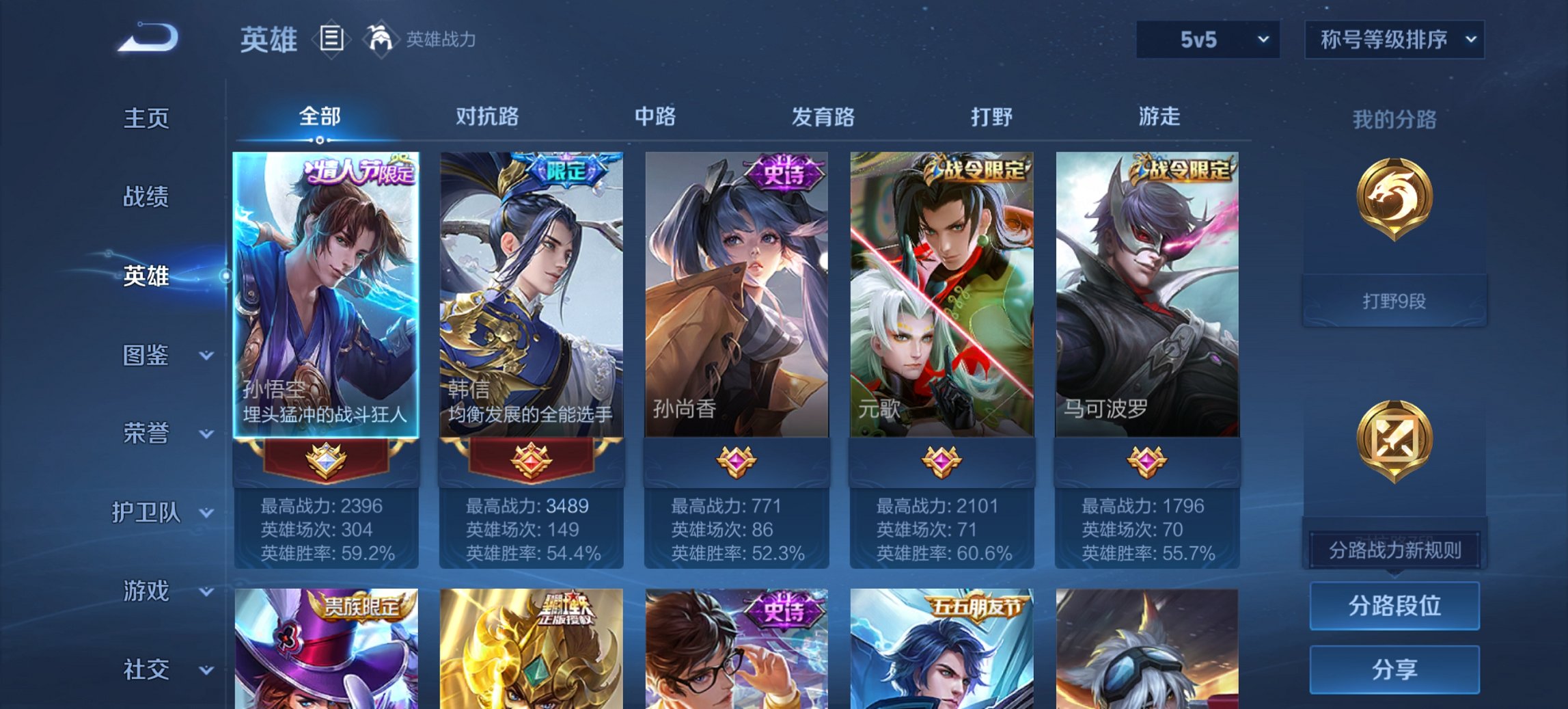Open the 主页 sidebar menu item
Image resolution: width=1568 pixels, height=709 pixels.
click(x=146, y=118)
